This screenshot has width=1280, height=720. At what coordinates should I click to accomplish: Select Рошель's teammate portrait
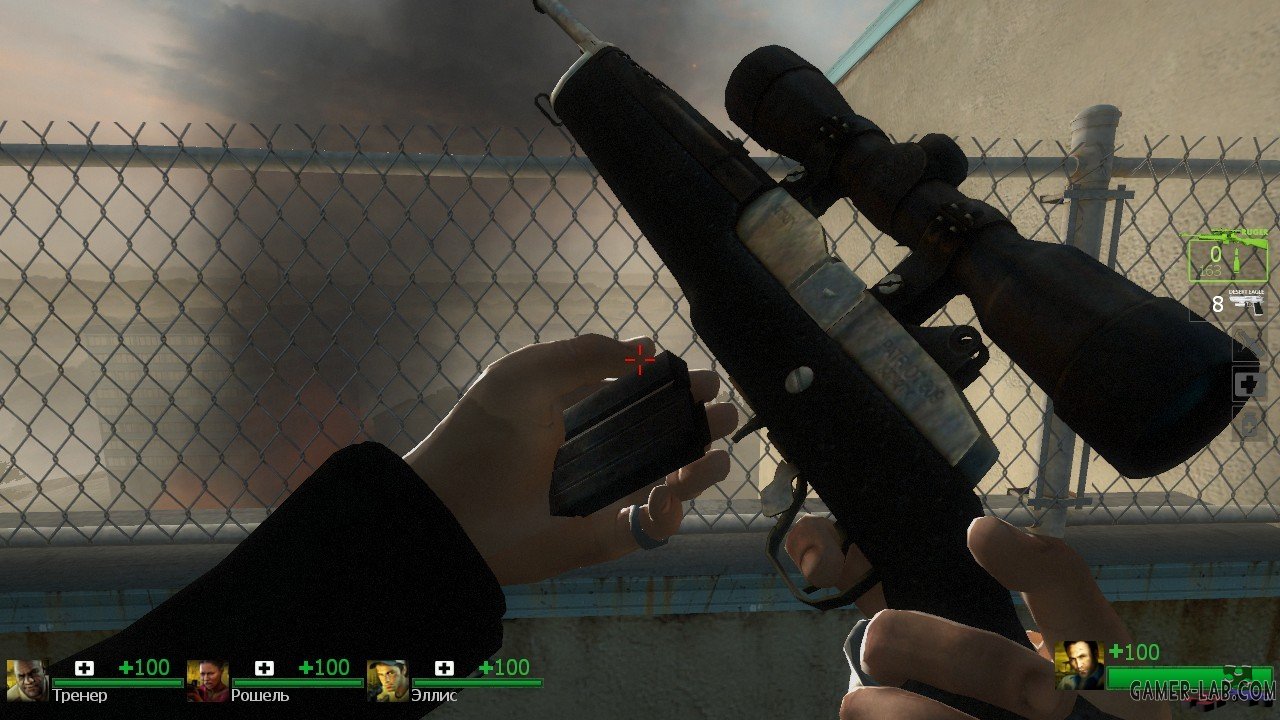click(207, 680)
